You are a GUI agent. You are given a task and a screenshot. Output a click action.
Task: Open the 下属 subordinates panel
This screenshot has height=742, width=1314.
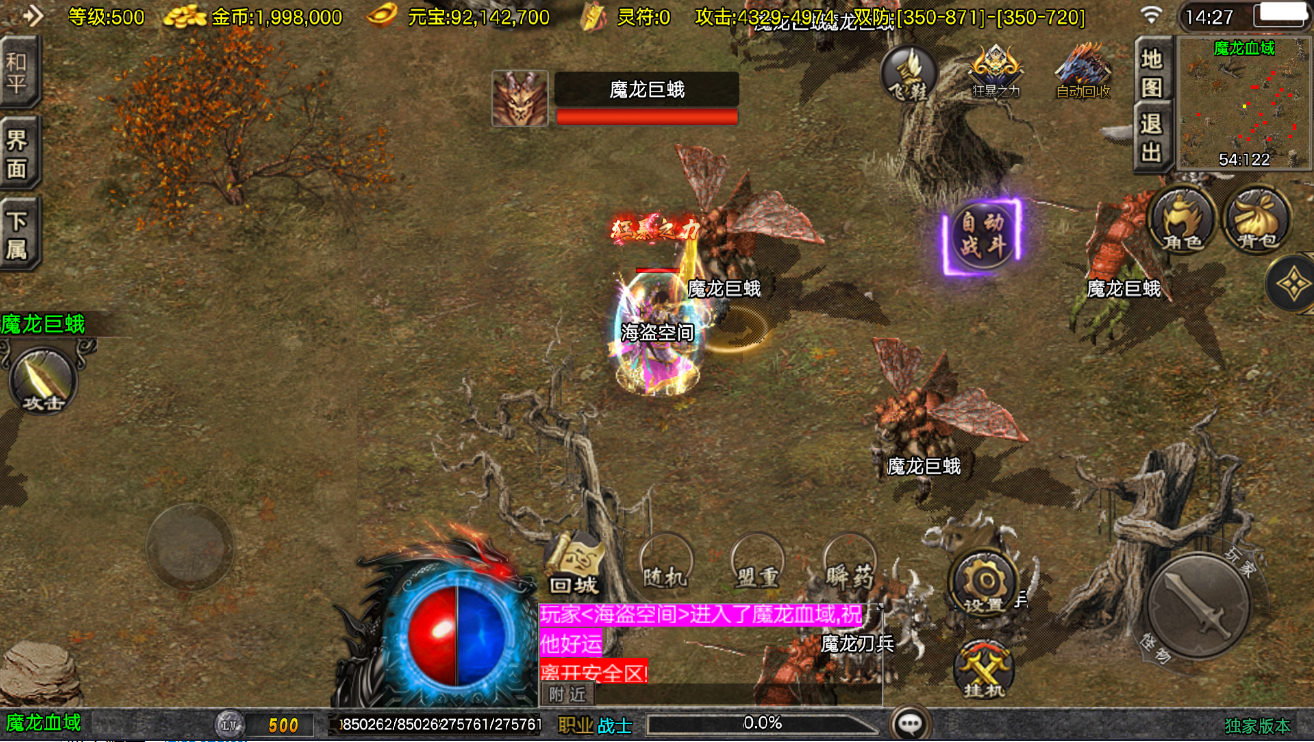(18, 235)
